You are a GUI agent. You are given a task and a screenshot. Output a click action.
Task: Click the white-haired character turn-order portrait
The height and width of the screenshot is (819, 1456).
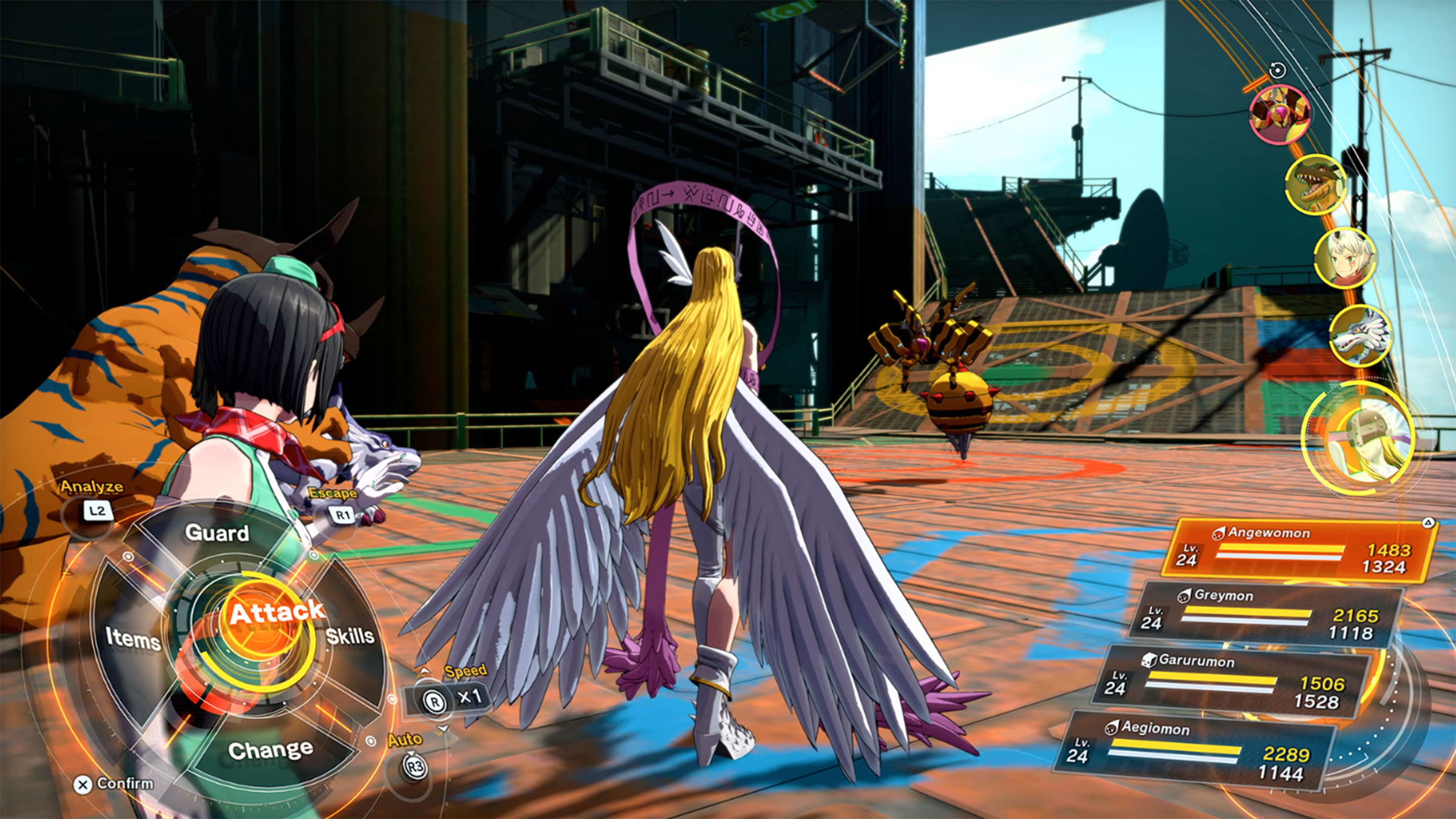click(1345, 258)
